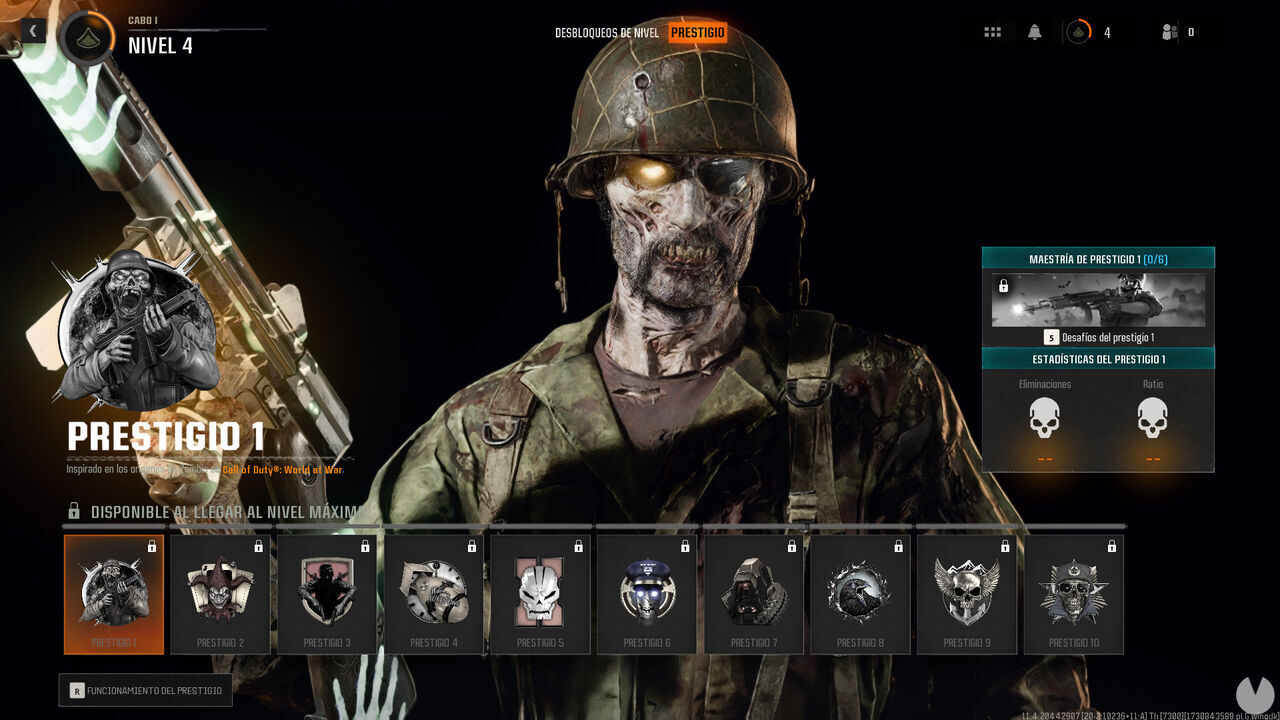Screen dimensions: 1280x720
Task: Click the grid apps icon in the top bar
Action: coord(993,31)
